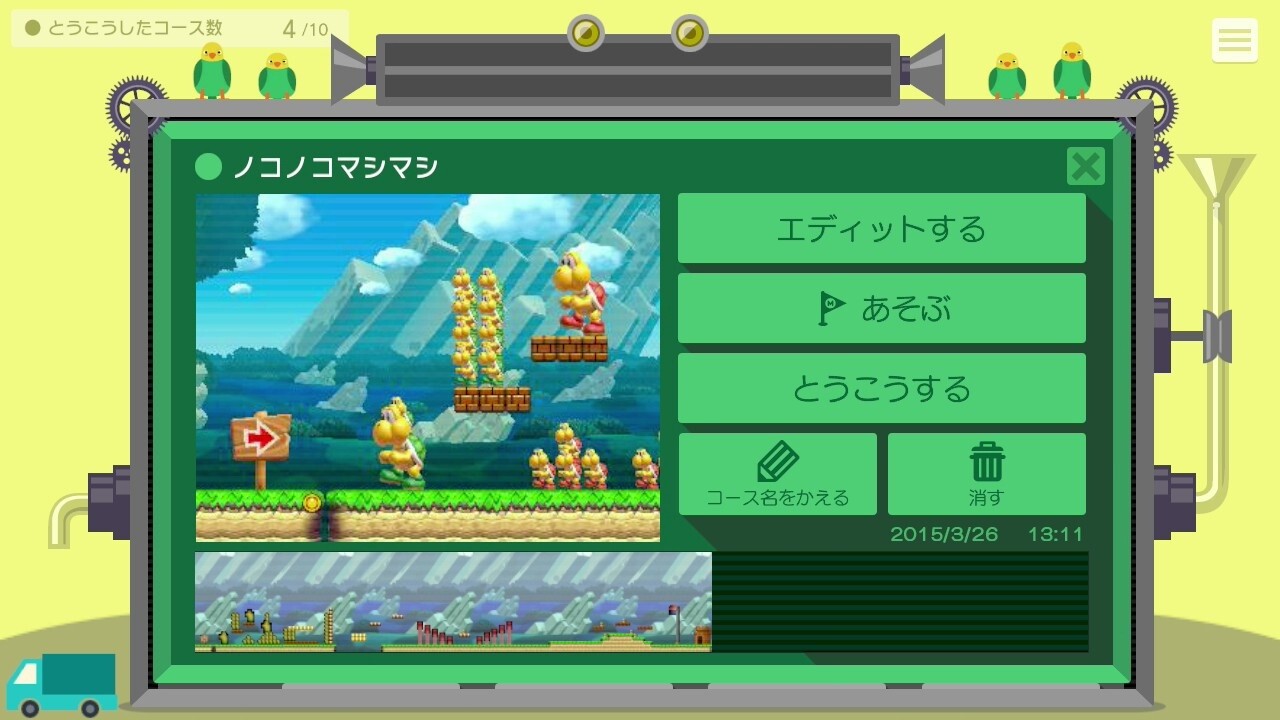Rename the course using コース名をかえる
1280x720 pixels.
777,474
